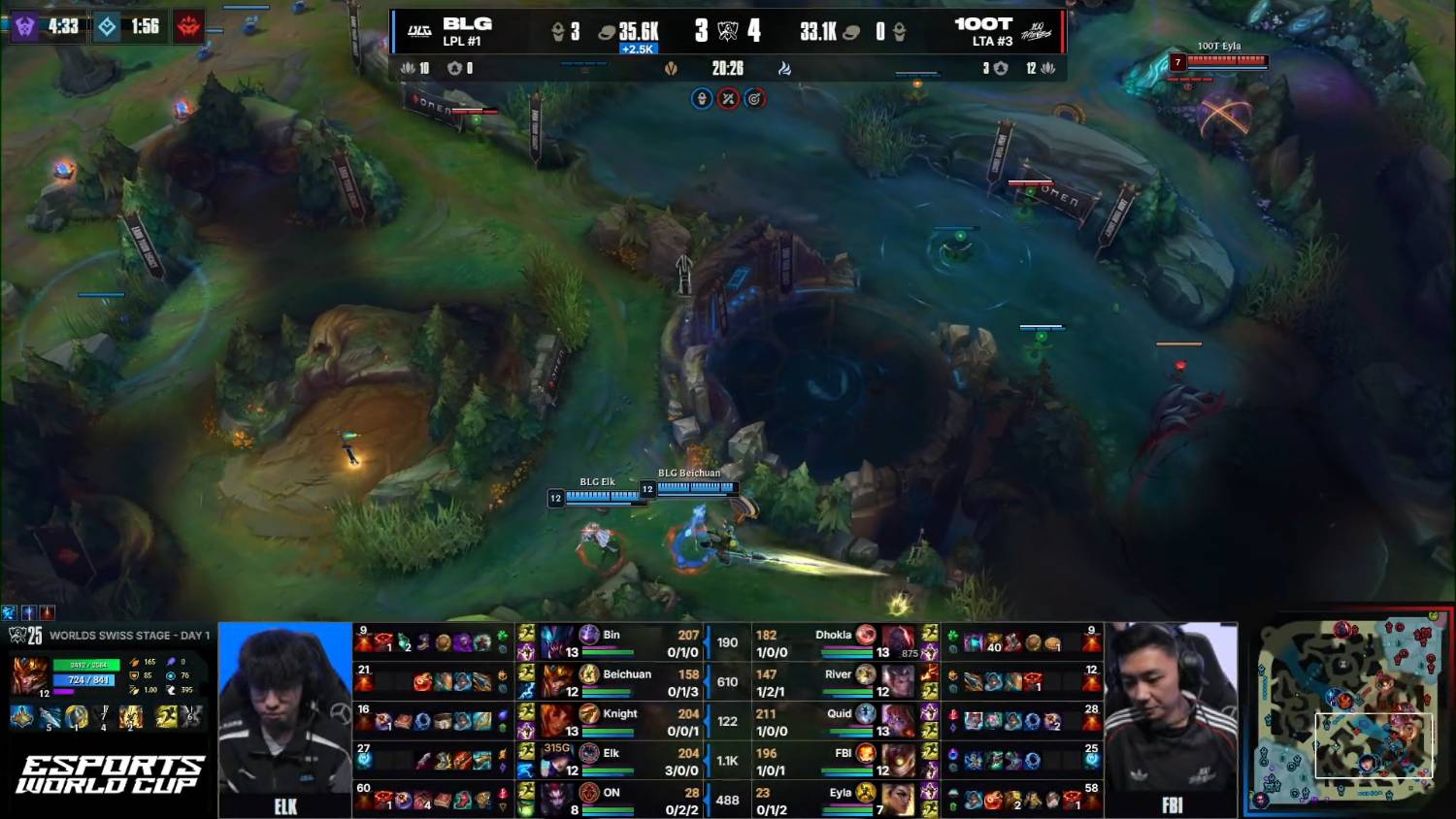This screenshot has width=1456, height=819.
Task: Select Elk's champion portrait on scoreboard
Action: pos(556,760)
